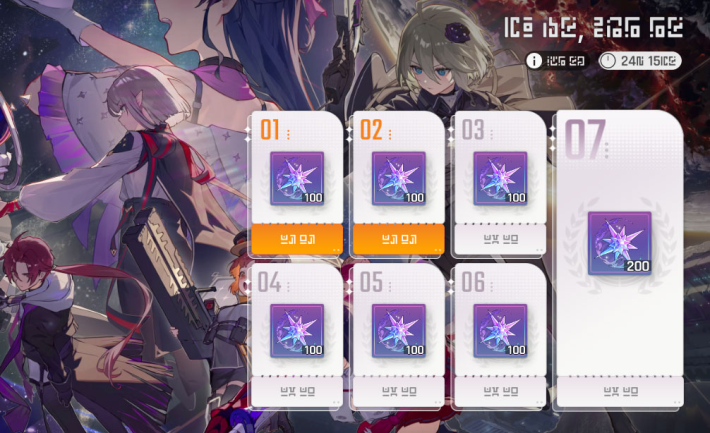Click the day 01 star jade icon
The height and width of the screenshot is (433, 710).
[x=297, y=179]
